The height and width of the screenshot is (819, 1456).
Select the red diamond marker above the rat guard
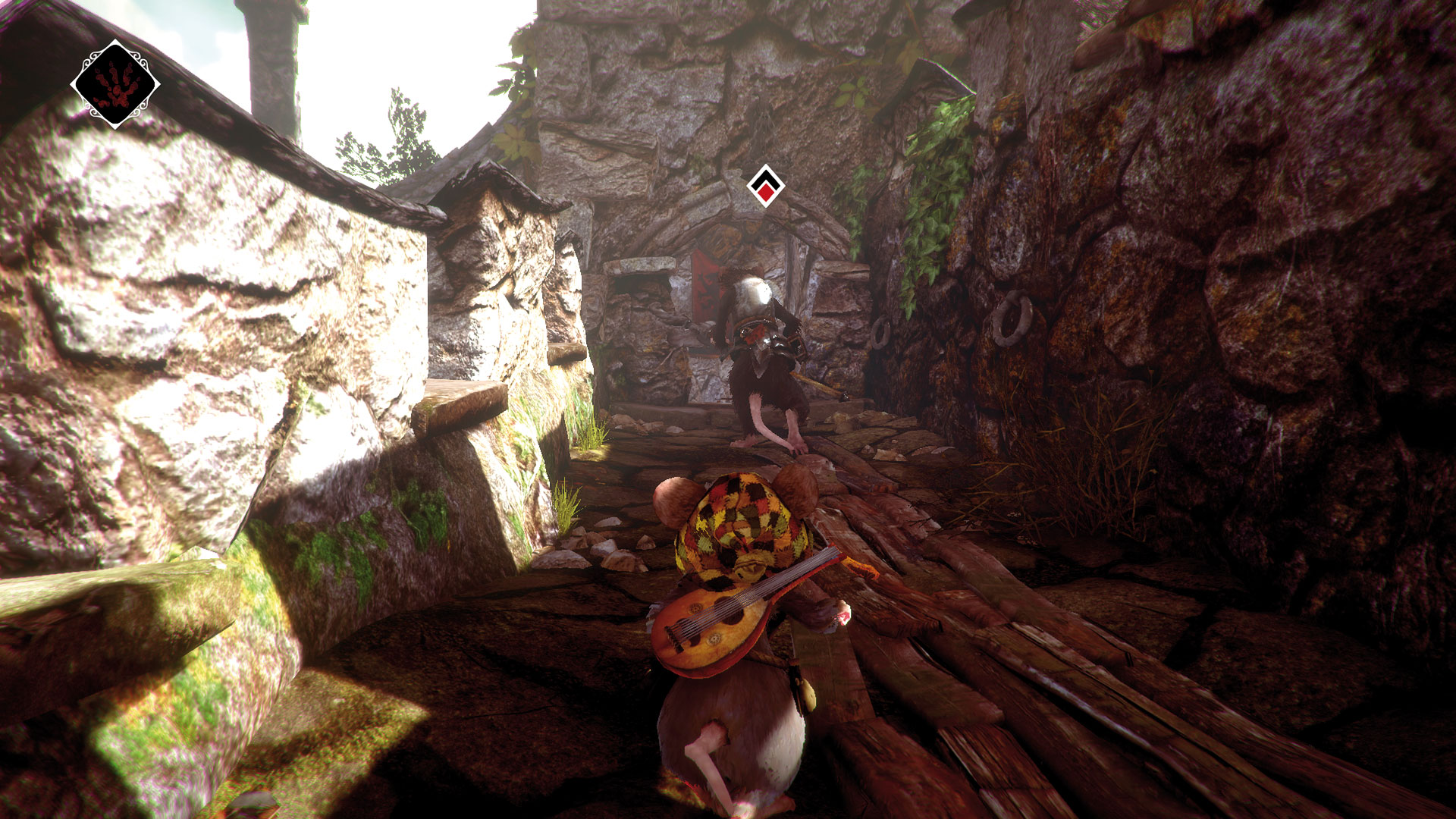click(x=765, y=186)
